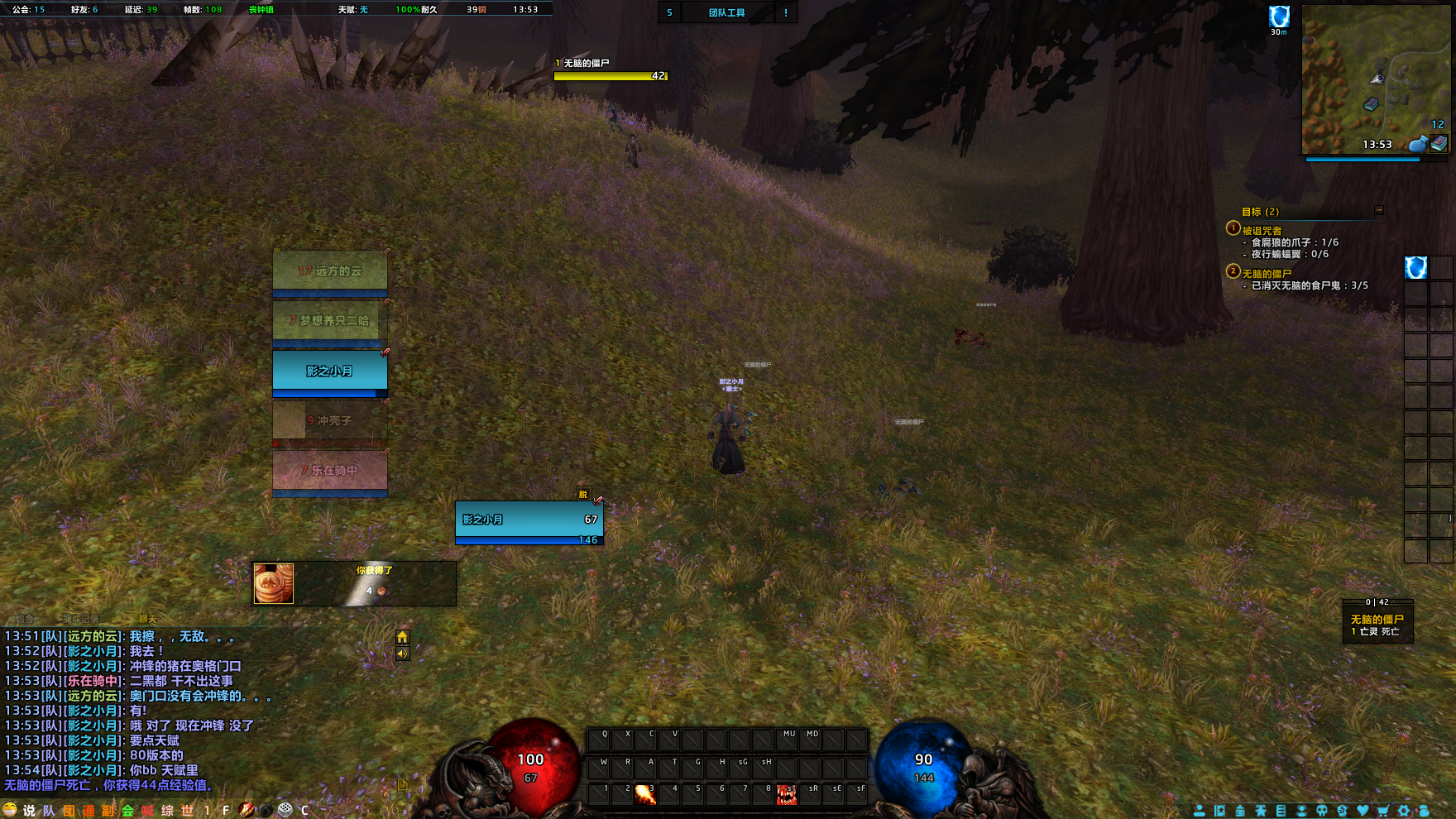Toggle the chat speaker sound button
1456x819 pixels.
(x=402, y=654)
